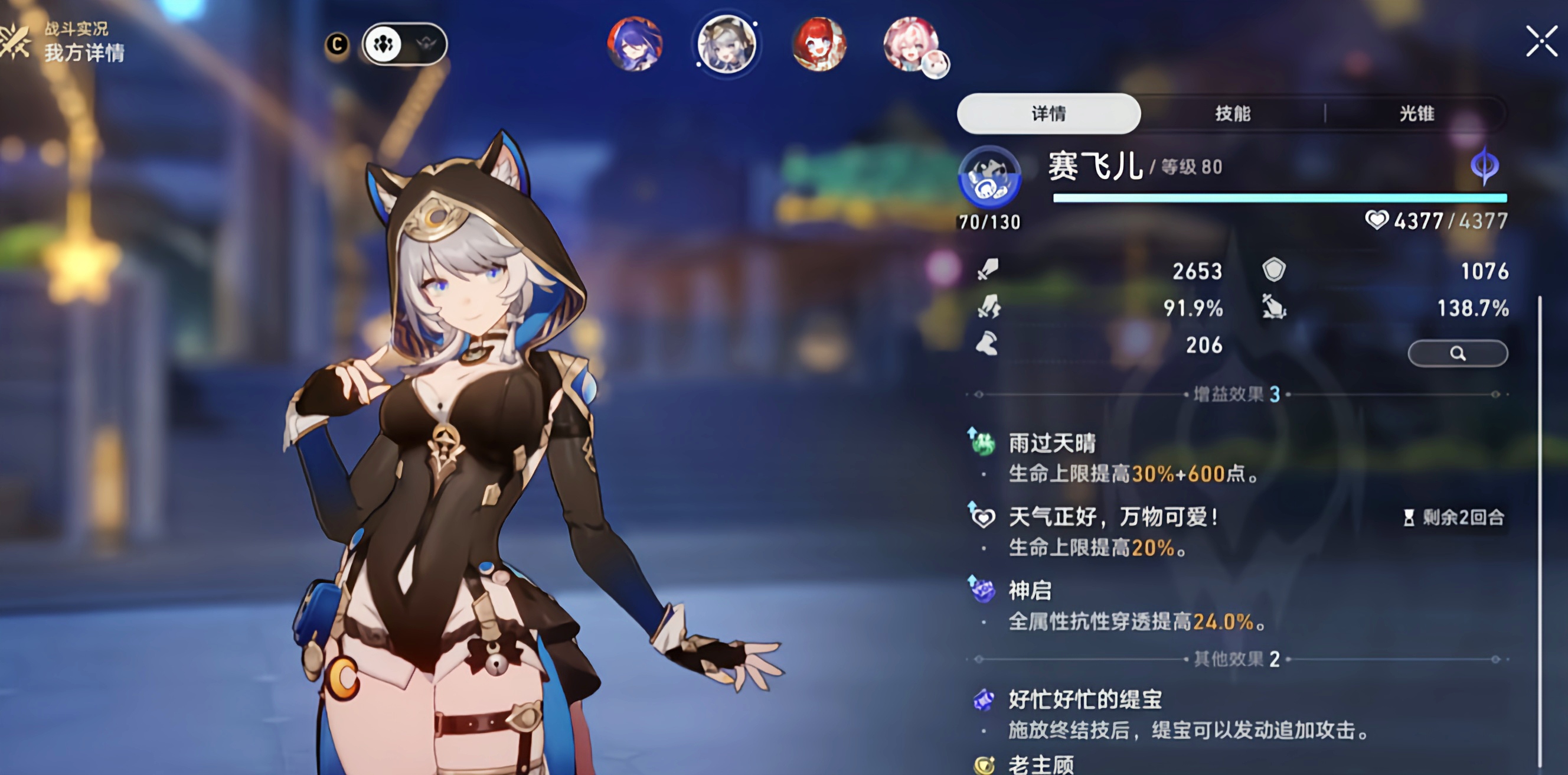Click the magnifier search button
The image size is (1568, 775).
pos(1457,353)
